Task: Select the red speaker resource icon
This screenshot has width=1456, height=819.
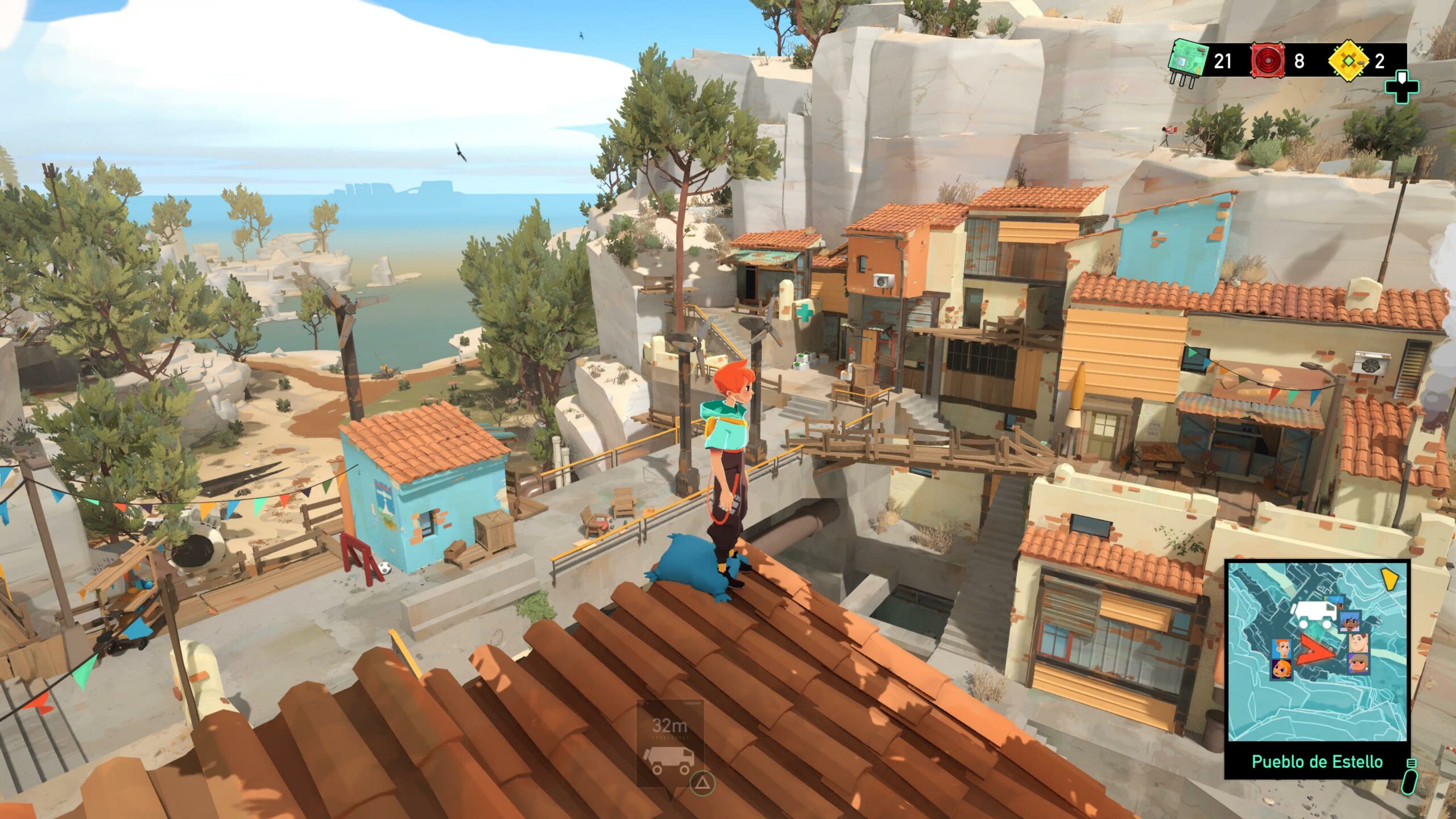Action: tap(1268, 61)
